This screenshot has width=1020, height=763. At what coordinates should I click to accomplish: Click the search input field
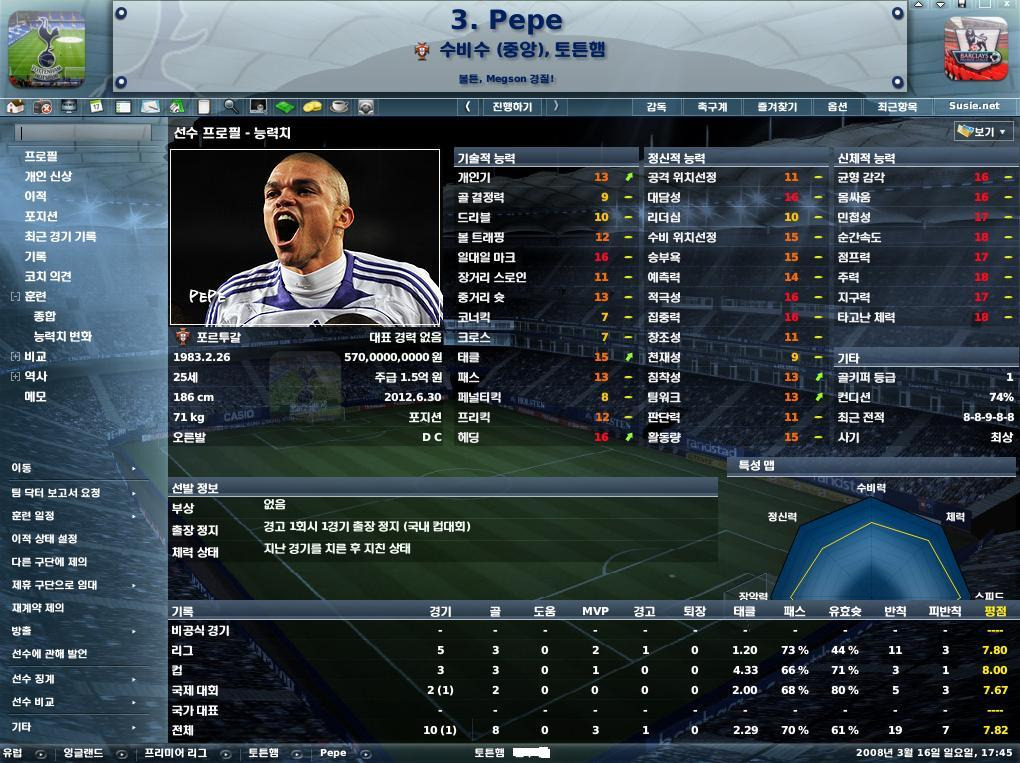85,132
